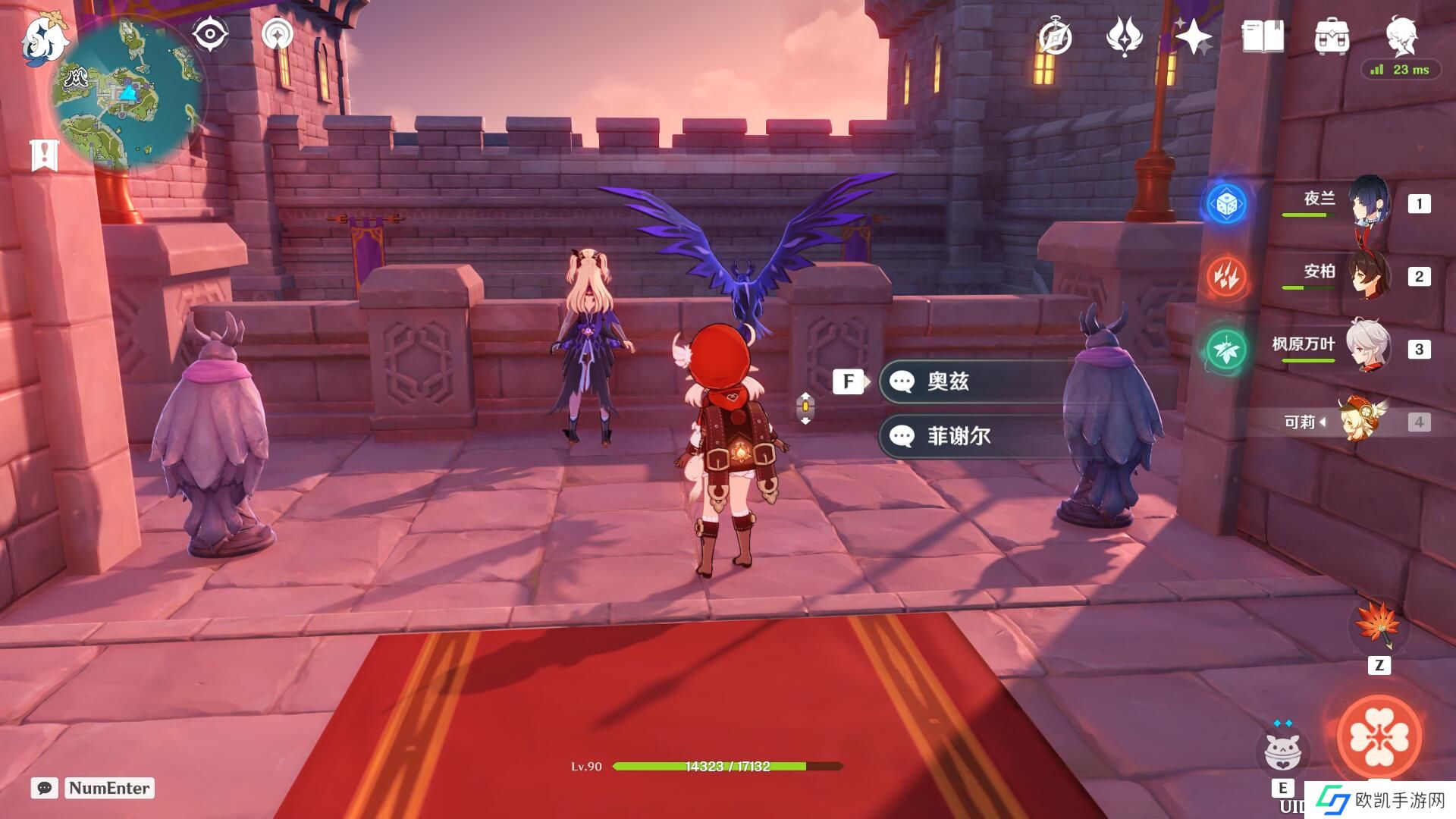Choose the 菲谢尔 dialogue option
Image resolution: width=1456 pixels, height=819 pixels.
[978, 436]
